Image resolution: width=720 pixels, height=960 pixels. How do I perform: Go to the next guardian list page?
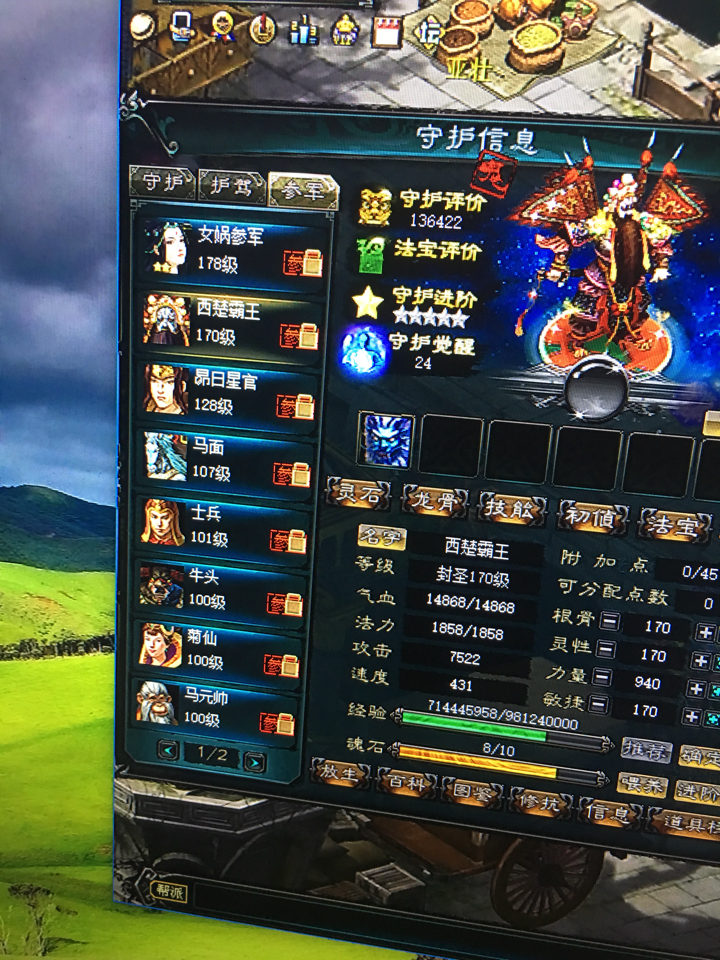pos(255,762)
